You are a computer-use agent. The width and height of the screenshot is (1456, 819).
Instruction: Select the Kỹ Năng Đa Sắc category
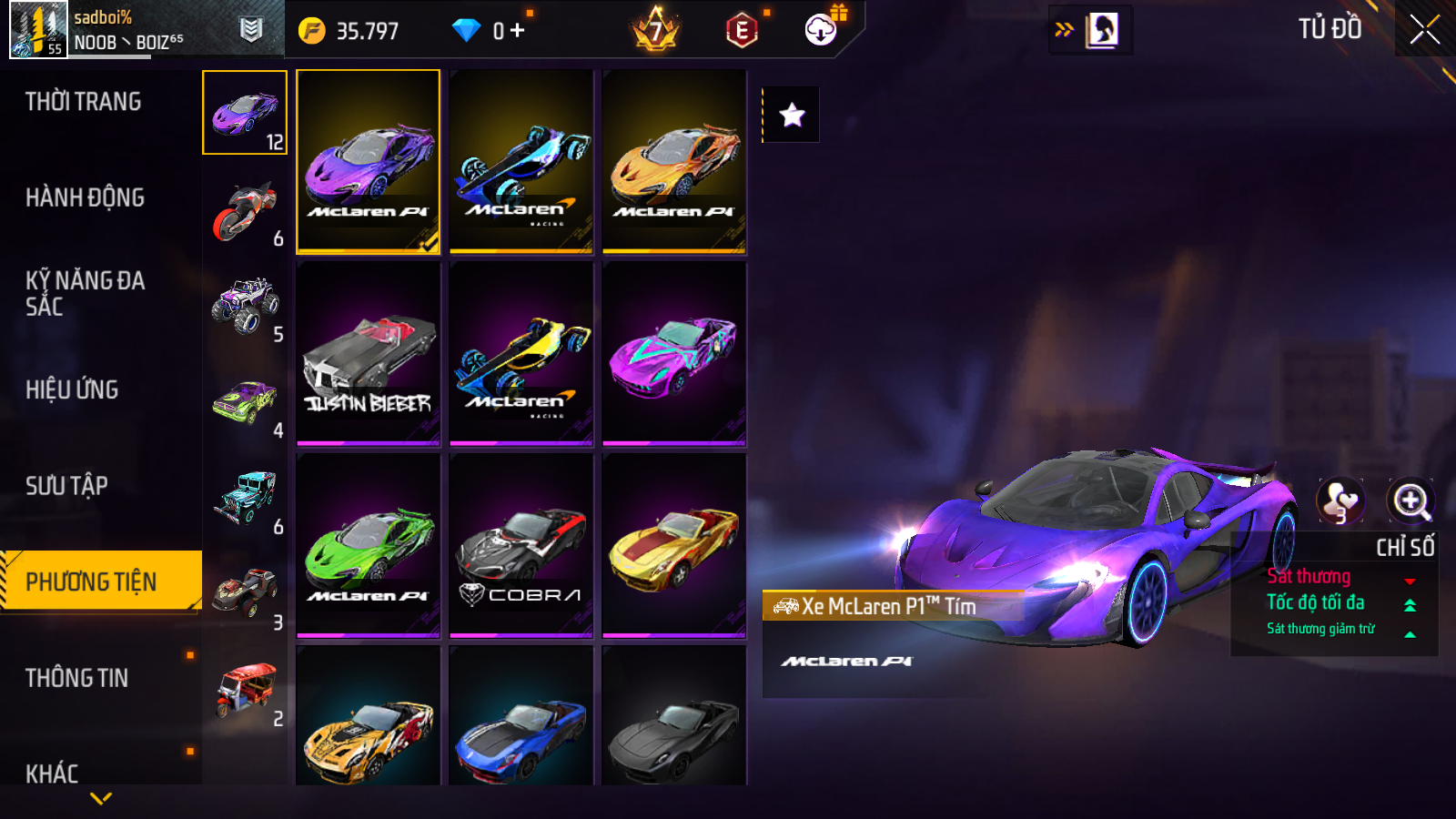(x=85, y=293)
